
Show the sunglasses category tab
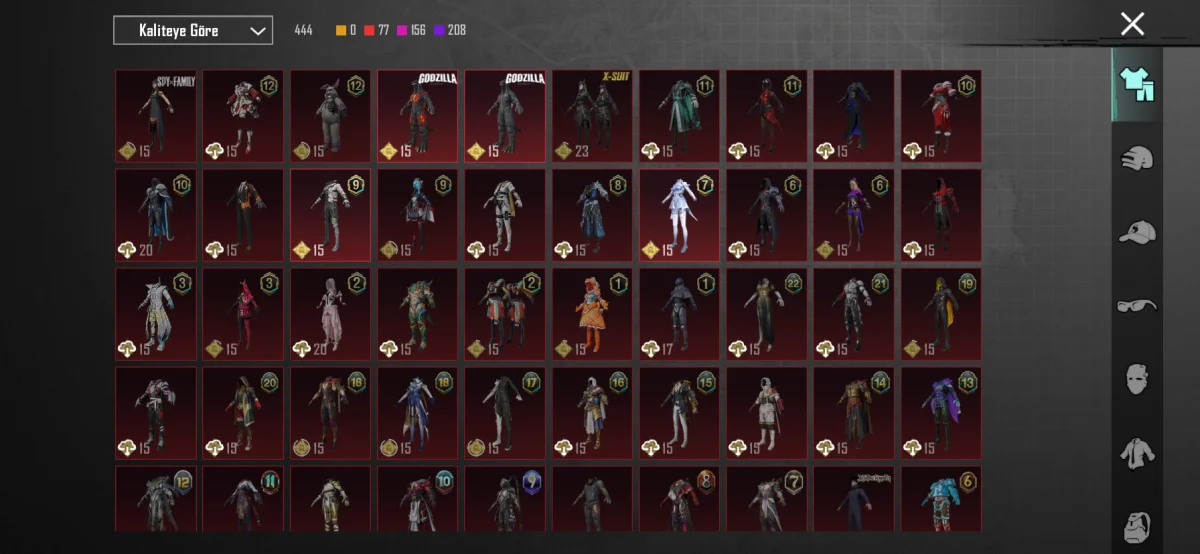point(1137,305)
